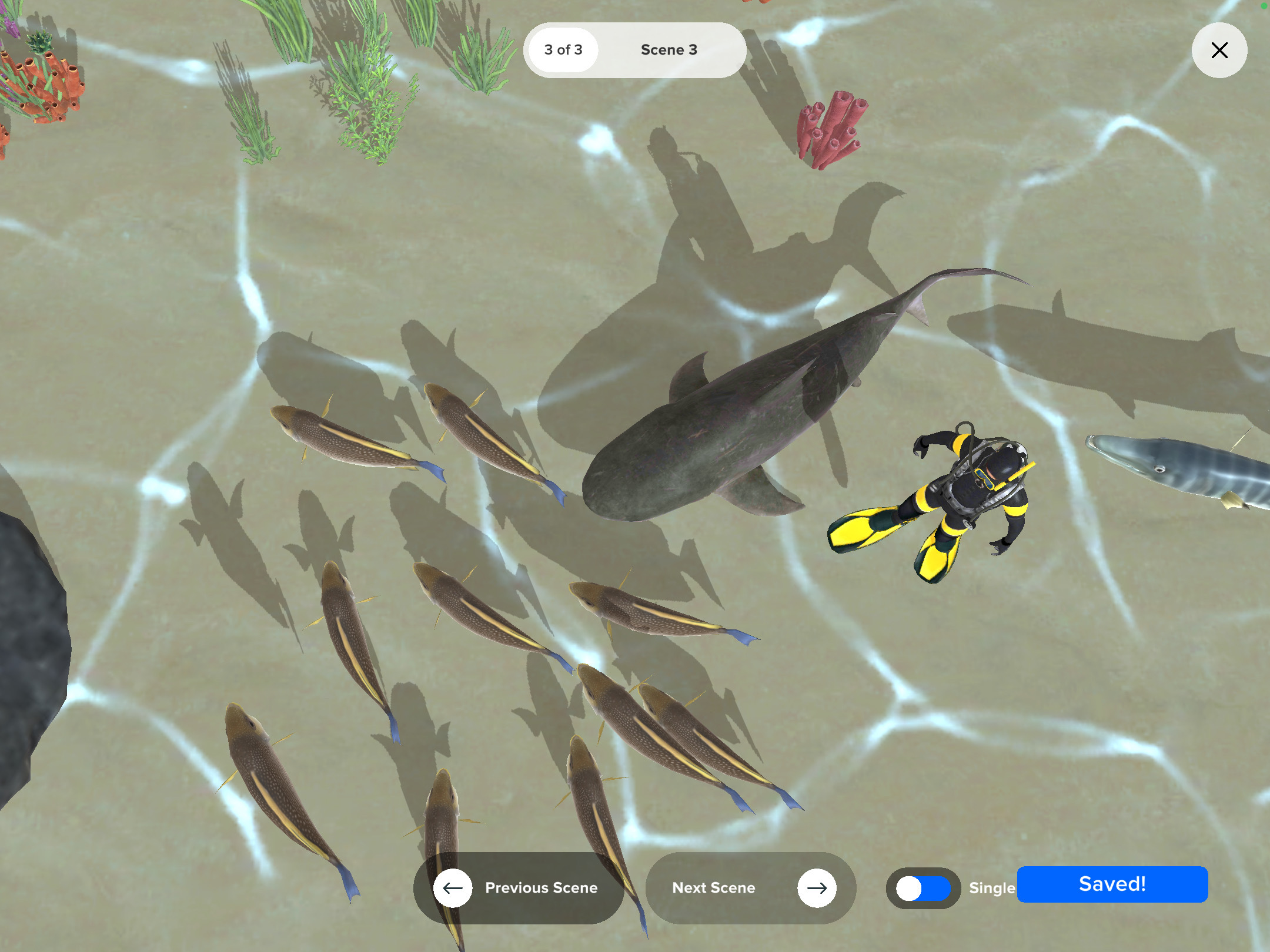
Task: Click the blue Saved! button
Action: 1112,884
